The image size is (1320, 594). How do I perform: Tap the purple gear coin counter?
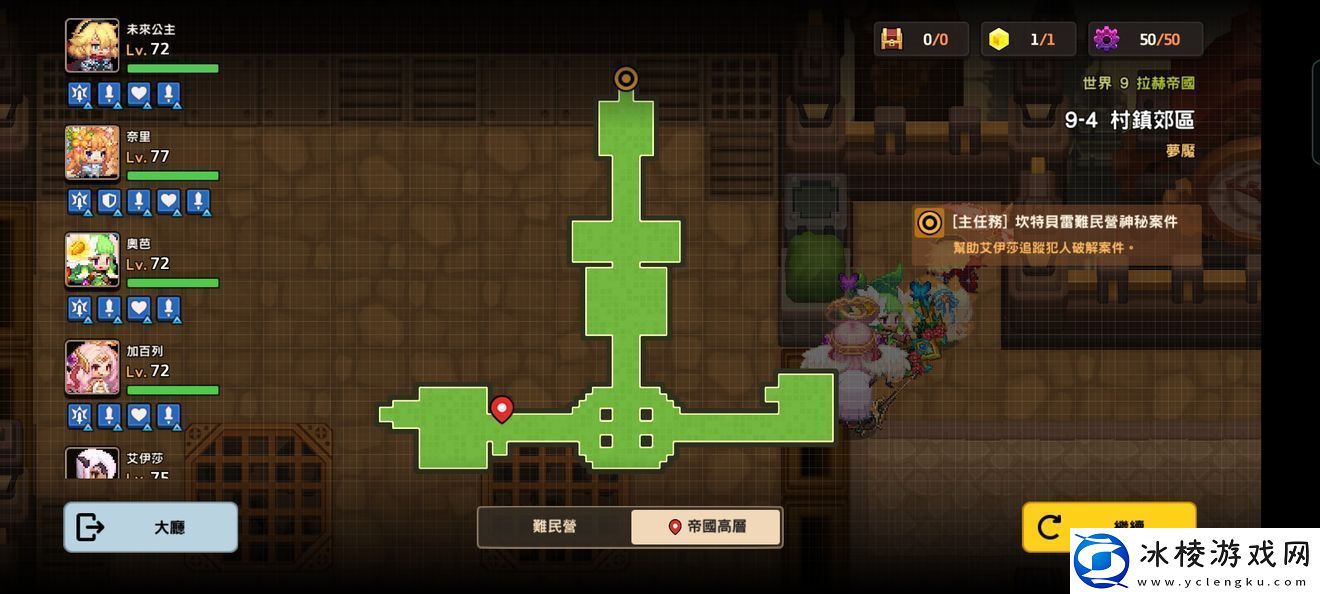pyautogui.click(x=1106, y=39)
